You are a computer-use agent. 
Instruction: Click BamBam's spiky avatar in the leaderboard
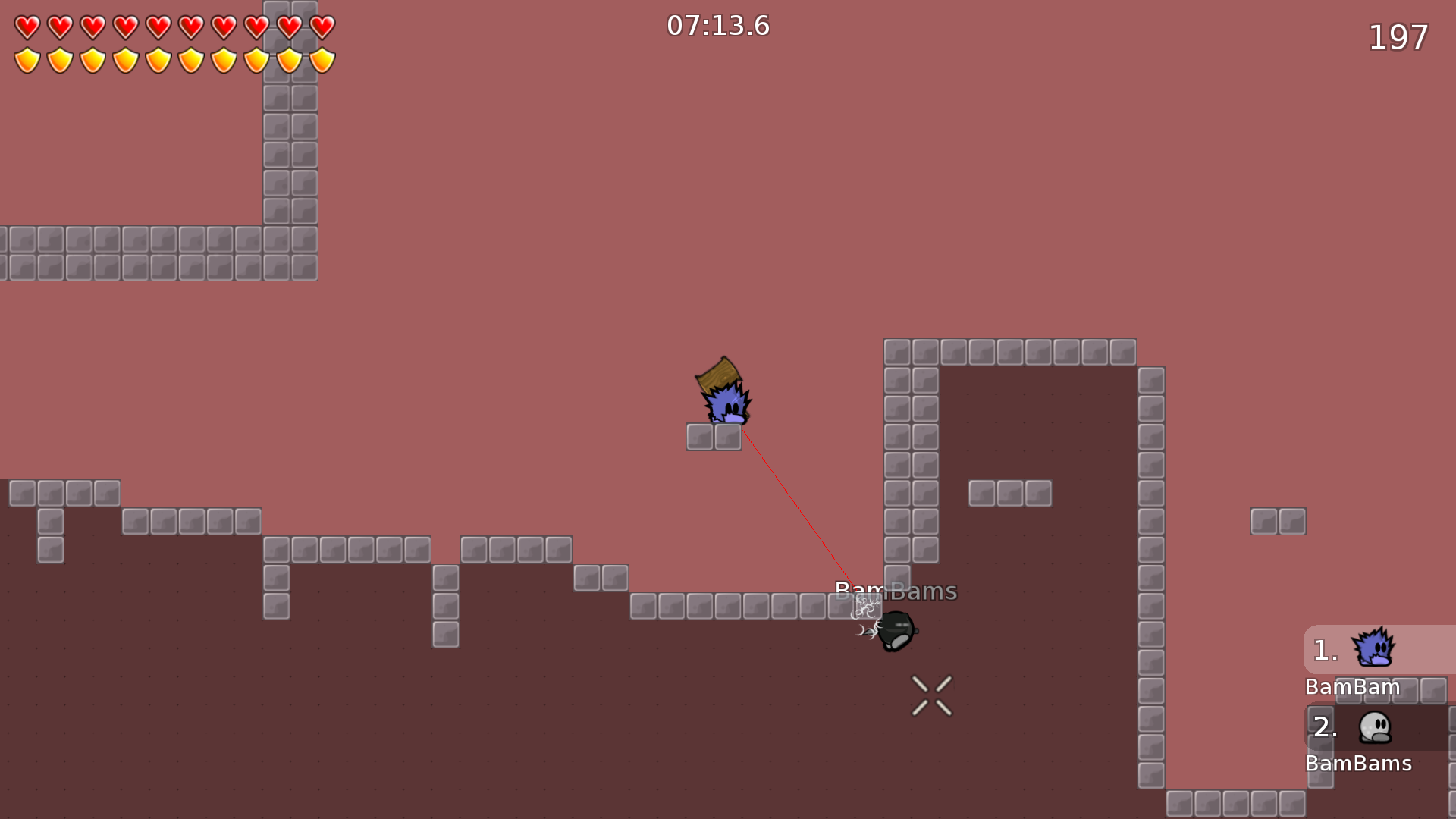1374,649
